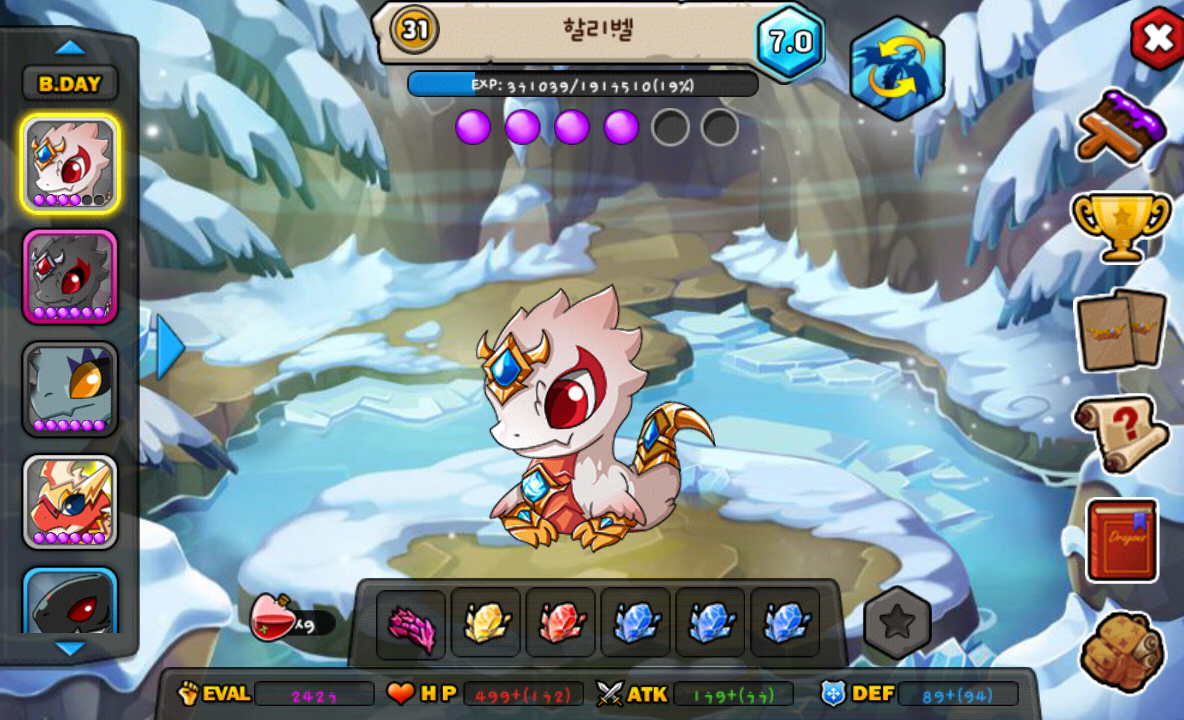The image size is (1184, 720).
Task: Expand the dragon list with blue right arrow
Action: pos(170,347)
